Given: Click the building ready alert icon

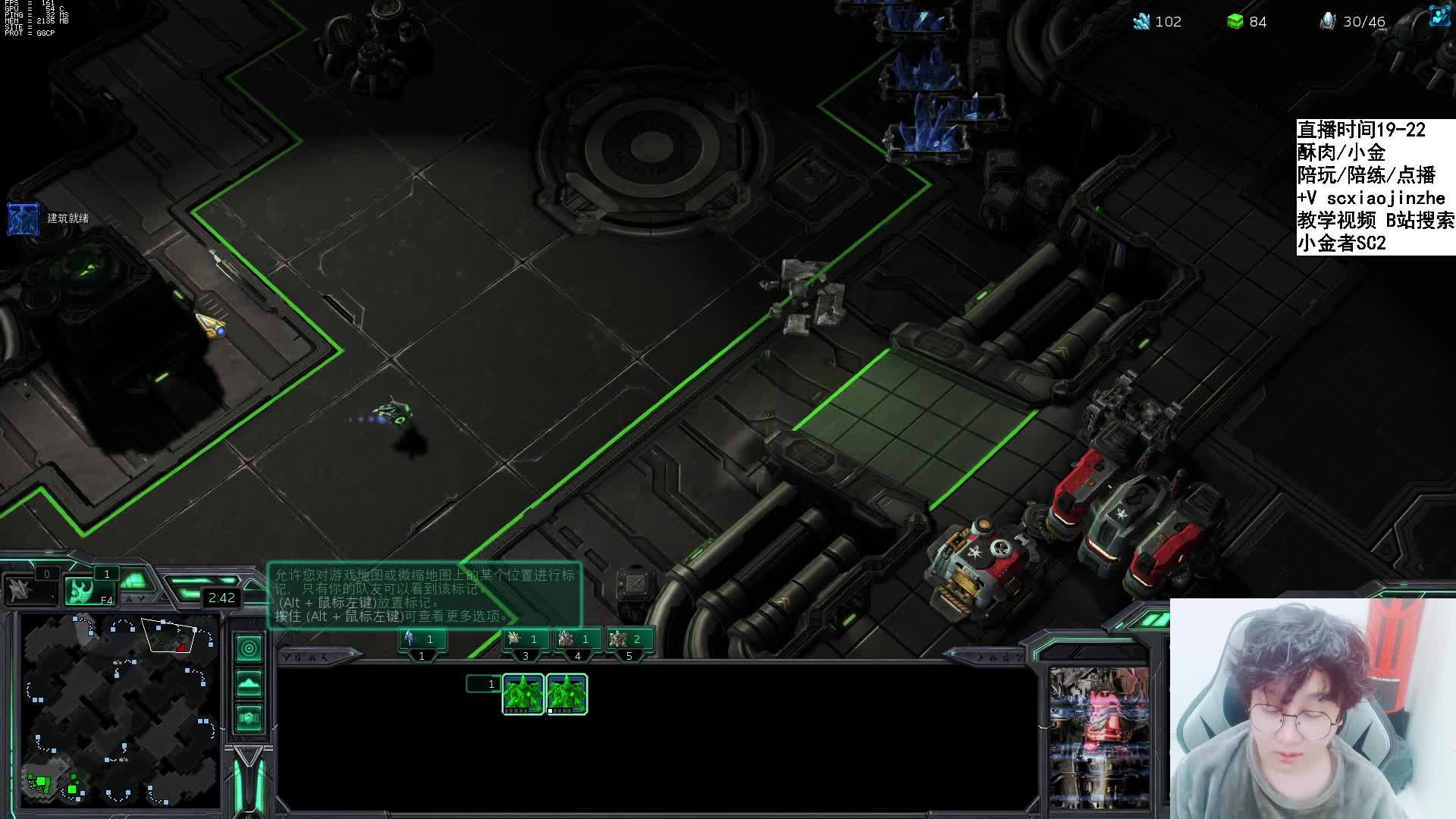Looking at the screenshot, I should pos(23,218).
